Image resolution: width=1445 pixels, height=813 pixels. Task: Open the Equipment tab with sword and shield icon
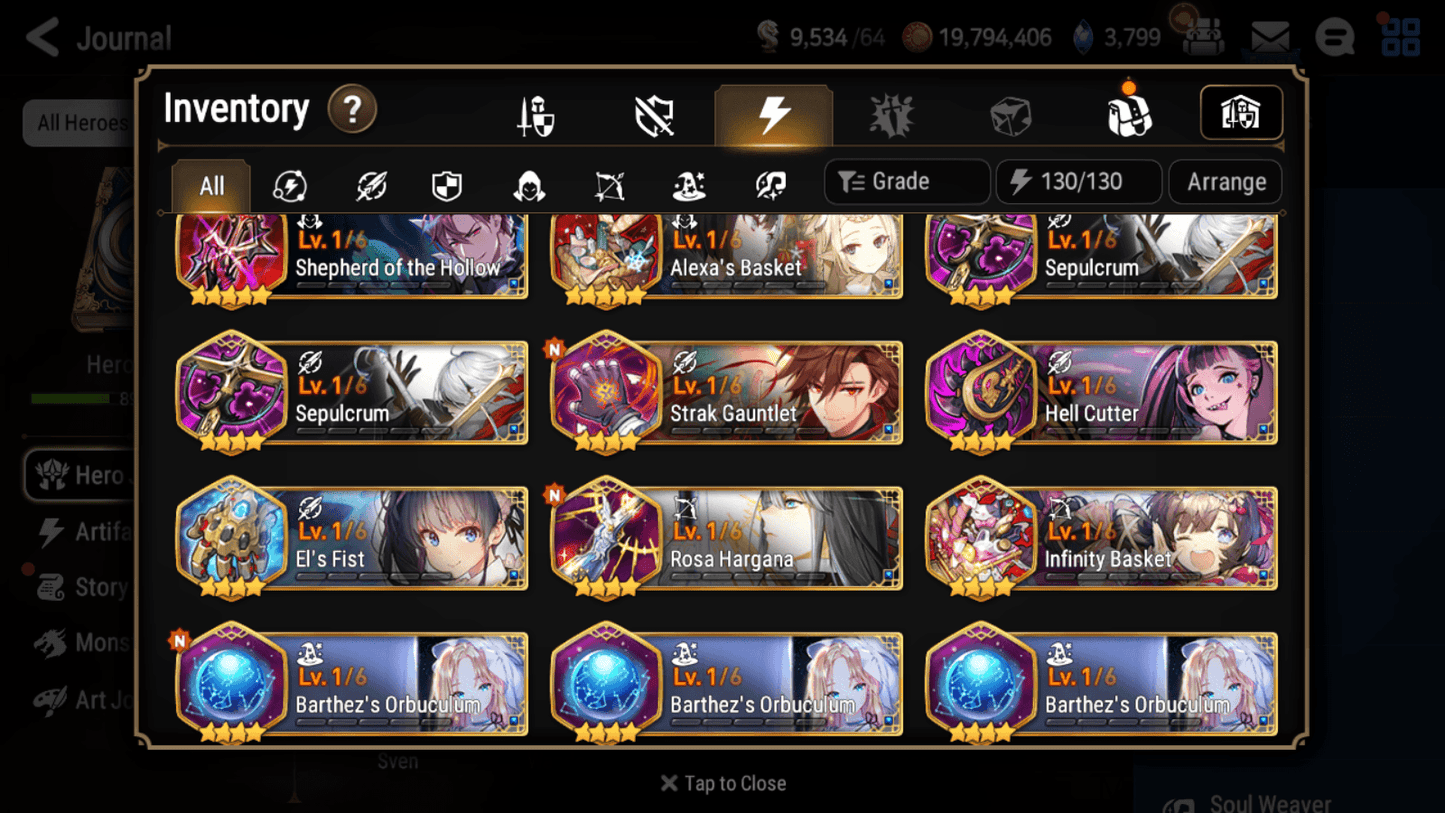(x=536, y=113)
